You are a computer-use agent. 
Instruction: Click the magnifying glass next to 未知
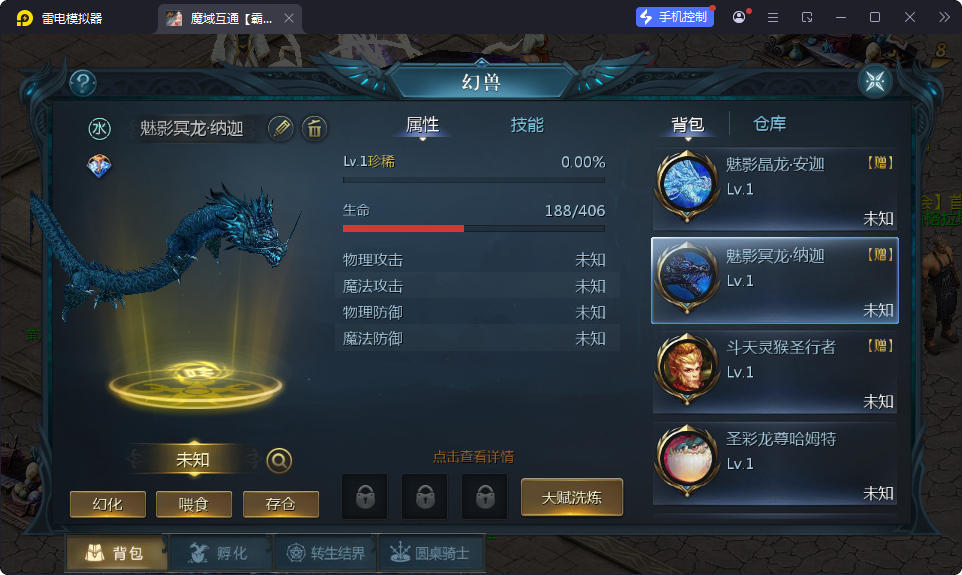pyautogui.click(x=280, y=460)
